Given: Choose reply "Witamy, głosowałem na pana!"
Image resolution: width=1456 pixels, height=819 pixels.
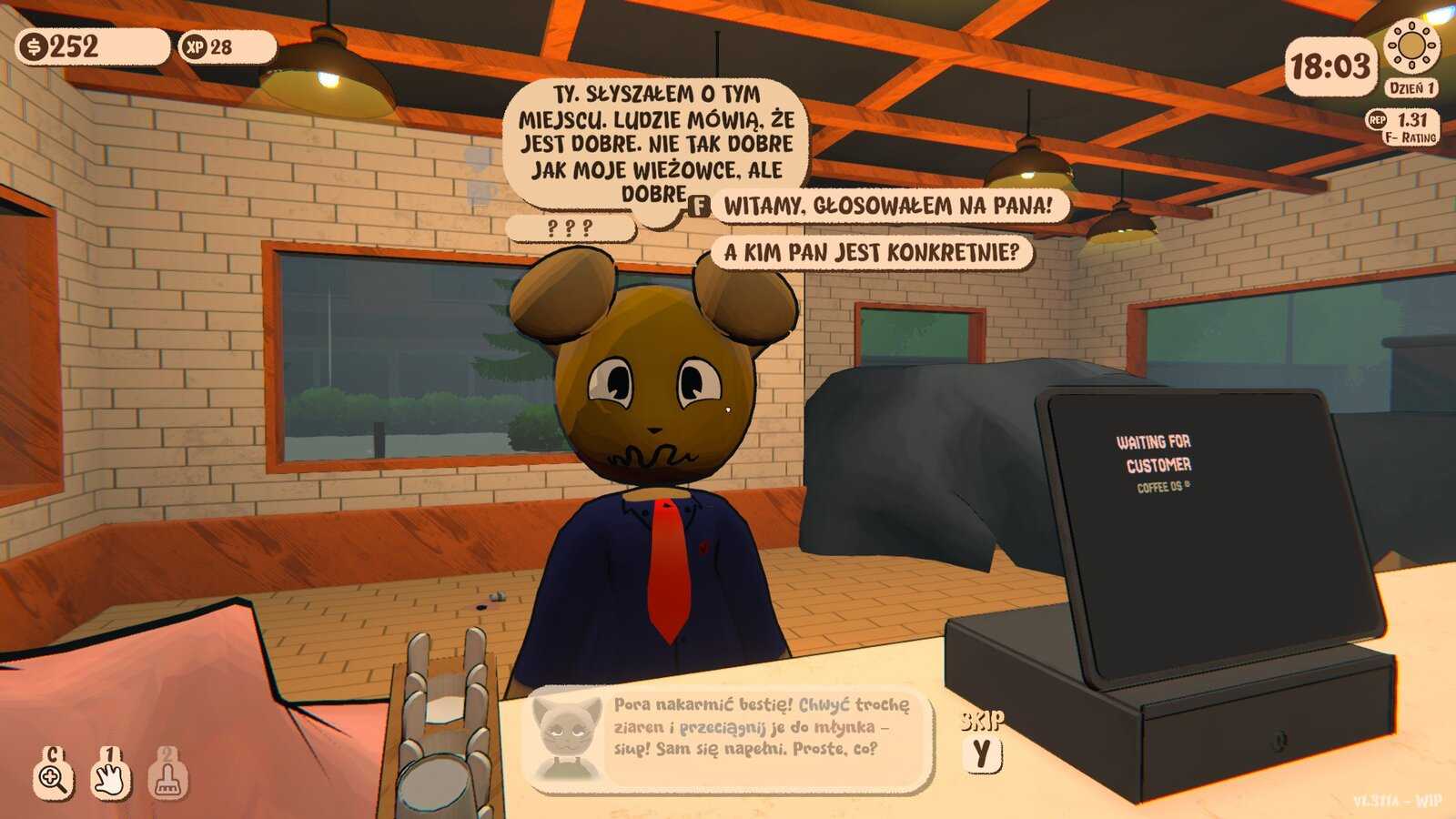Looking at the screenshot, I should (887, 206).
